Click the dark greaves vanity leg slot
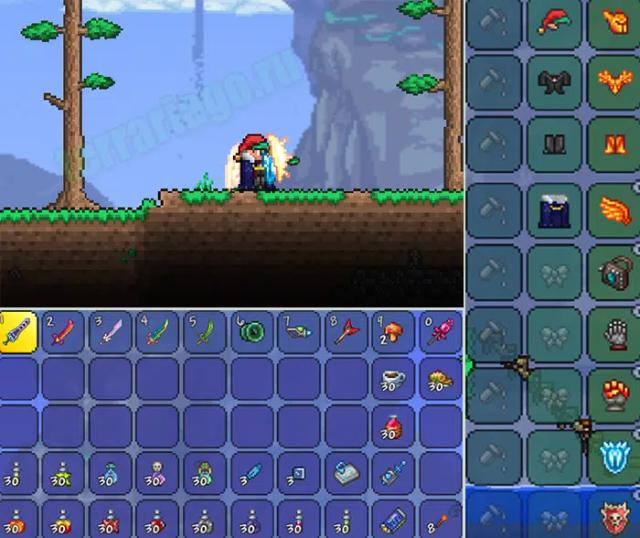Screen dimensions: 640x538 click(x=553, y=147)
